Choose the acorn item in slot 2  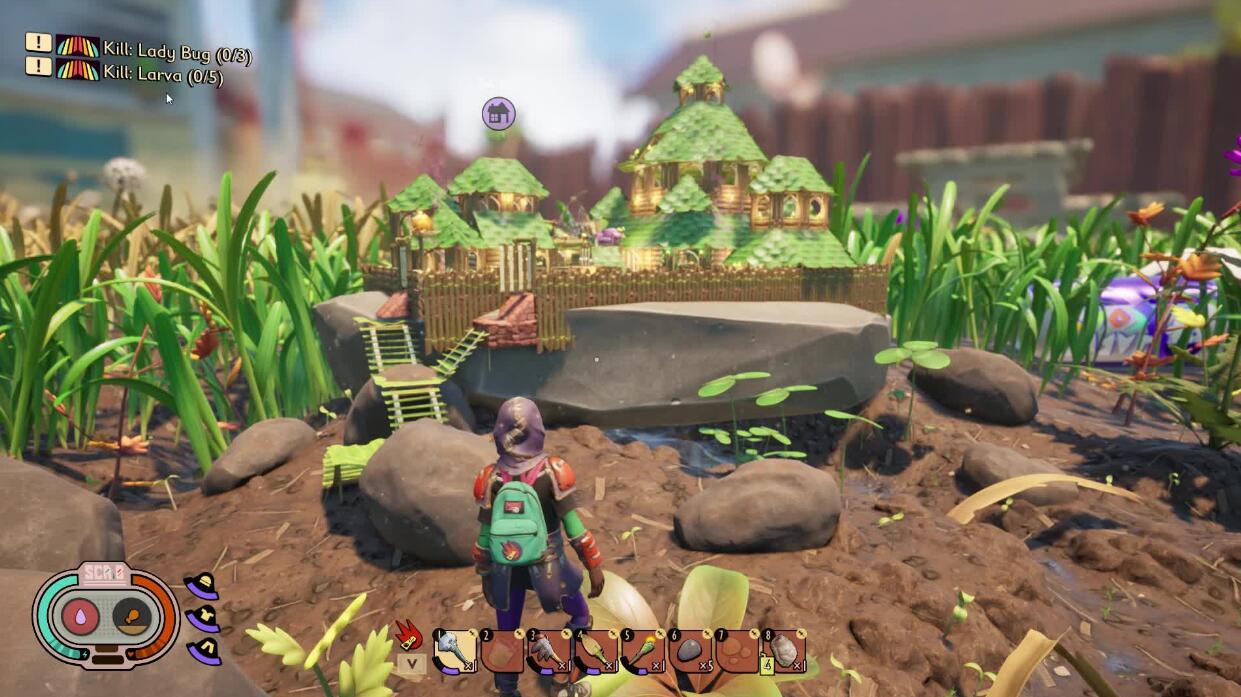pyautogui.click(x=502, y=651)
